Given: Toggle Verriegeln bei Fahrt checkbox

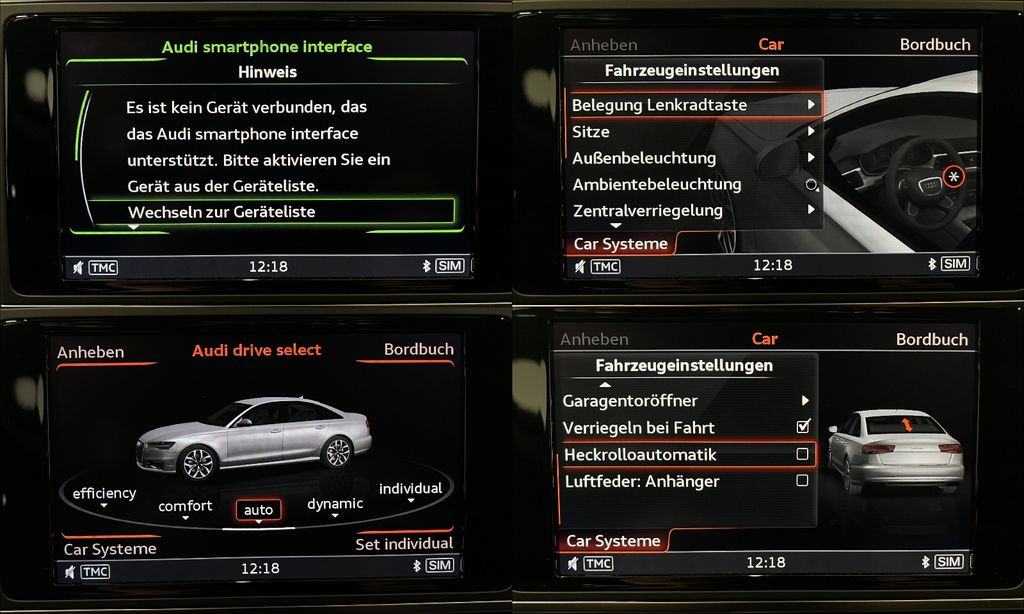Looking at the screenshot, I should point(802,427).
